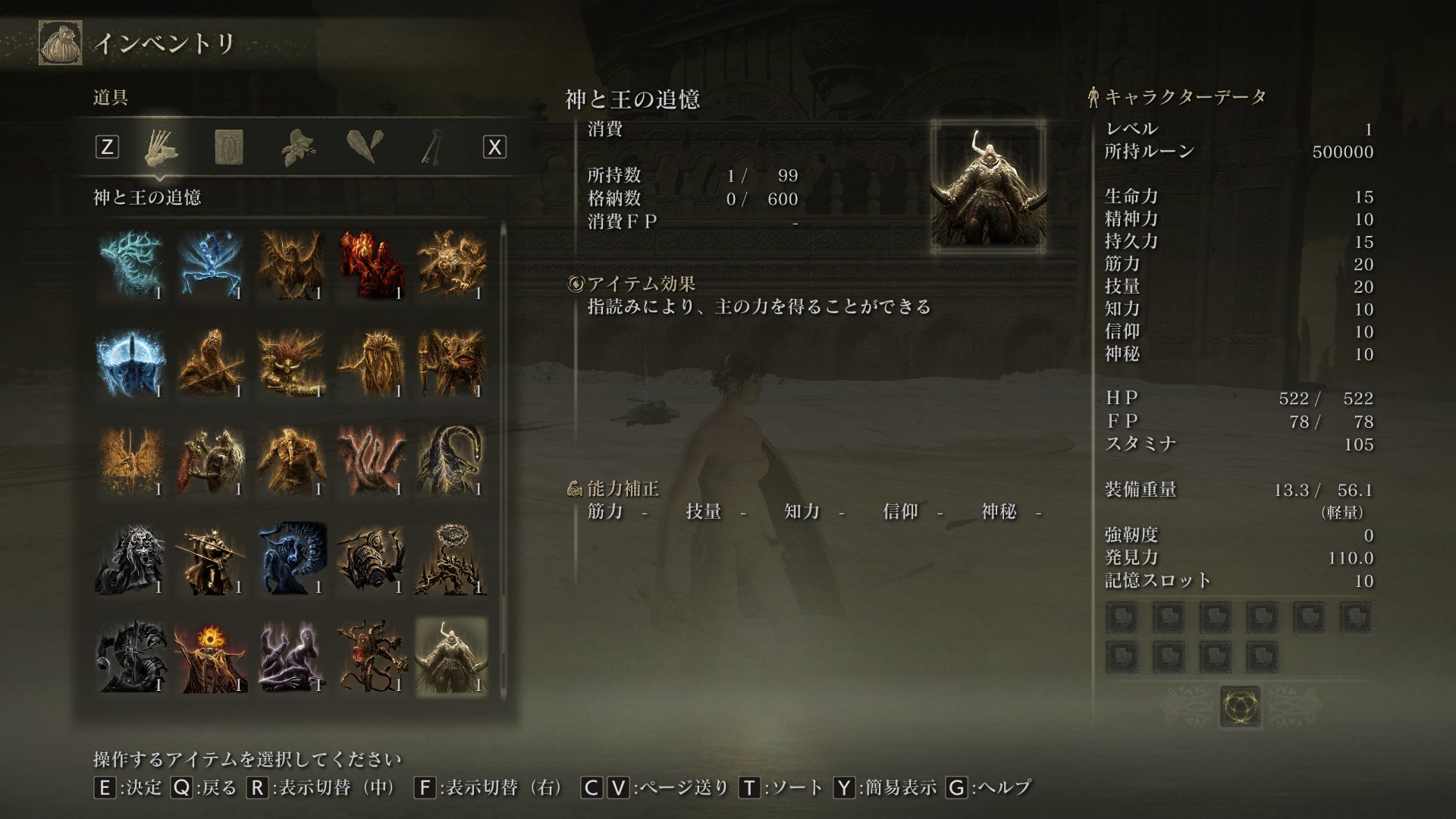
Task: Pick the blue Full Moon Queen remembrance
Action: click(131, 363)
